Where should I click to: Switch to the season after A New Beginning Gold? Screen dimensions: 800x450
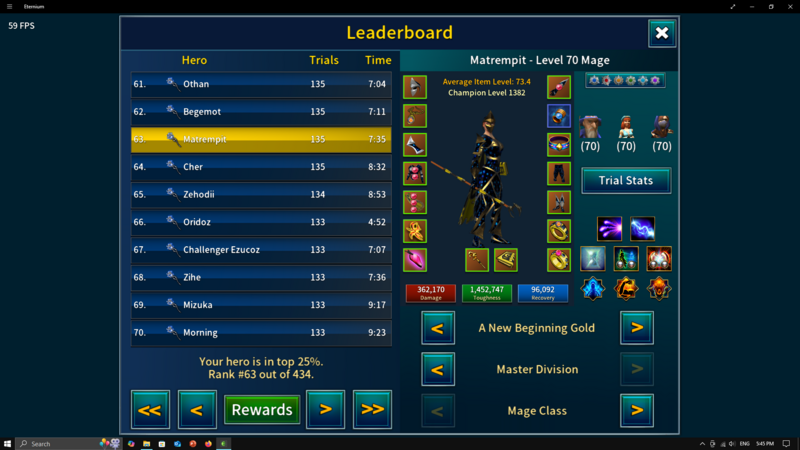coord(637,328)
